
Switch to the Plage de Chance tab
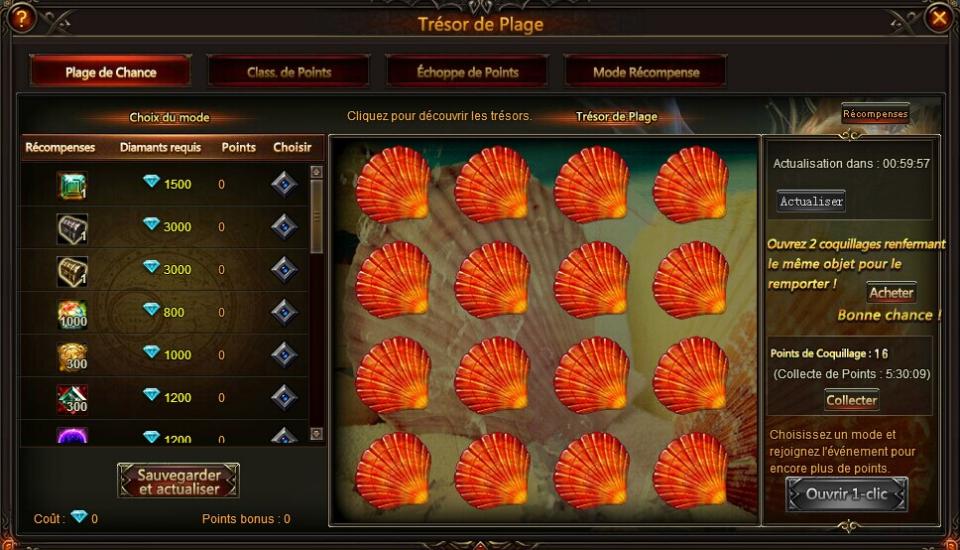point(109,72)
